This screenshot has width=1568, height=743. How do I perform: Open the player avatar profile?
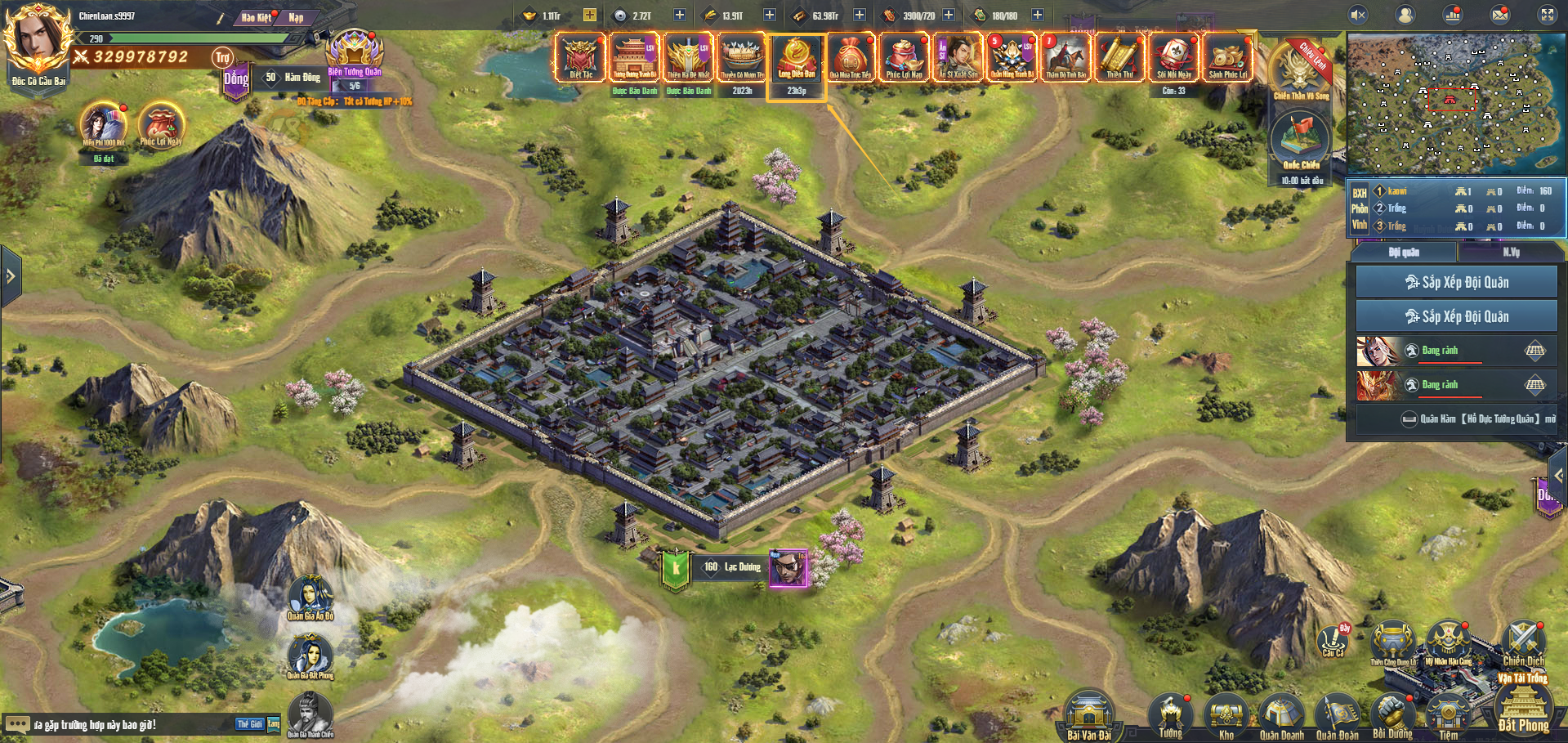click(34, 39)
